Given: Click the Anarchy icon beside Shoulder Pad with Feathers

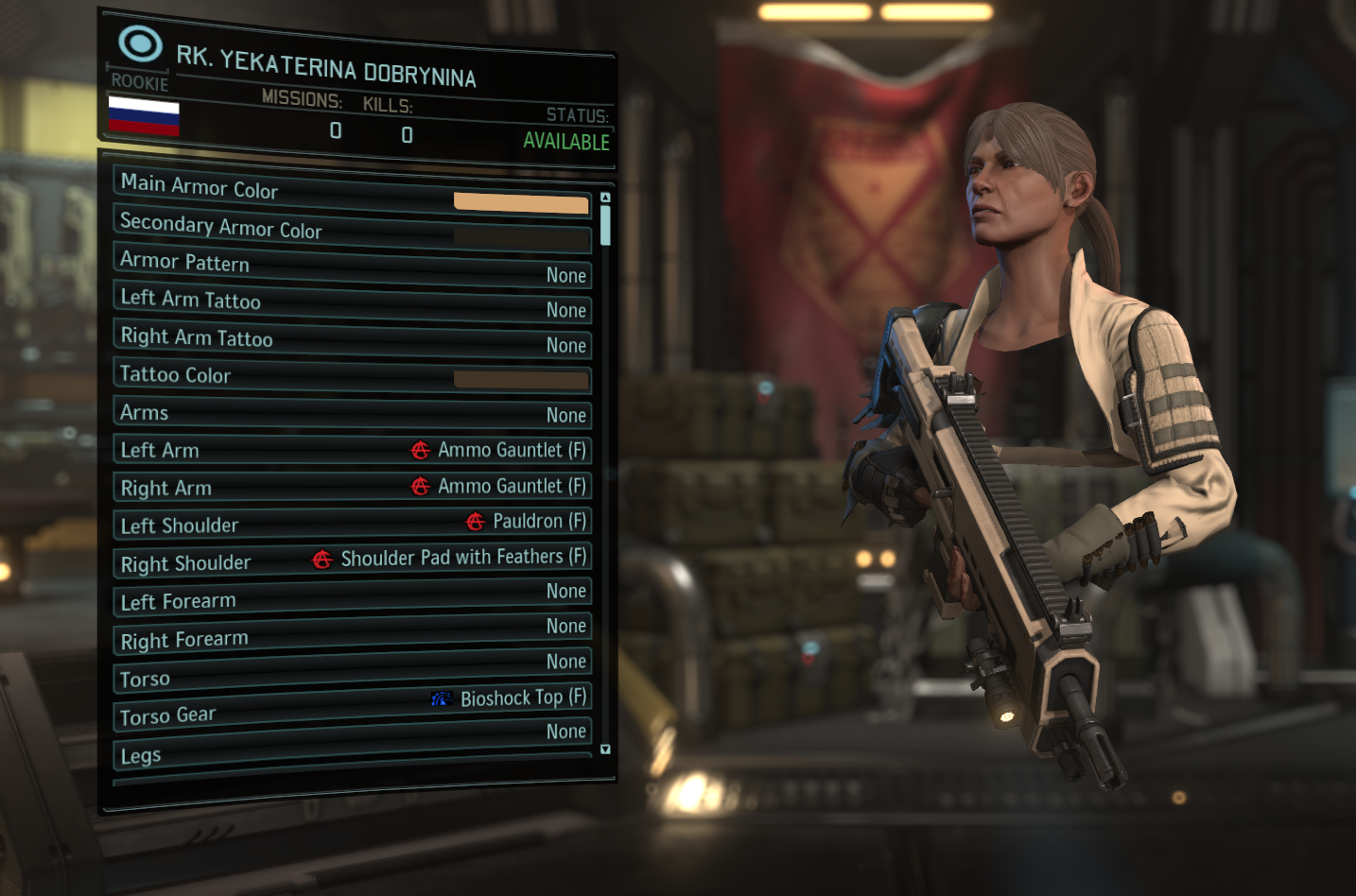Looking at the screenshot, I should pyautogui.click(x=322, y=559).
